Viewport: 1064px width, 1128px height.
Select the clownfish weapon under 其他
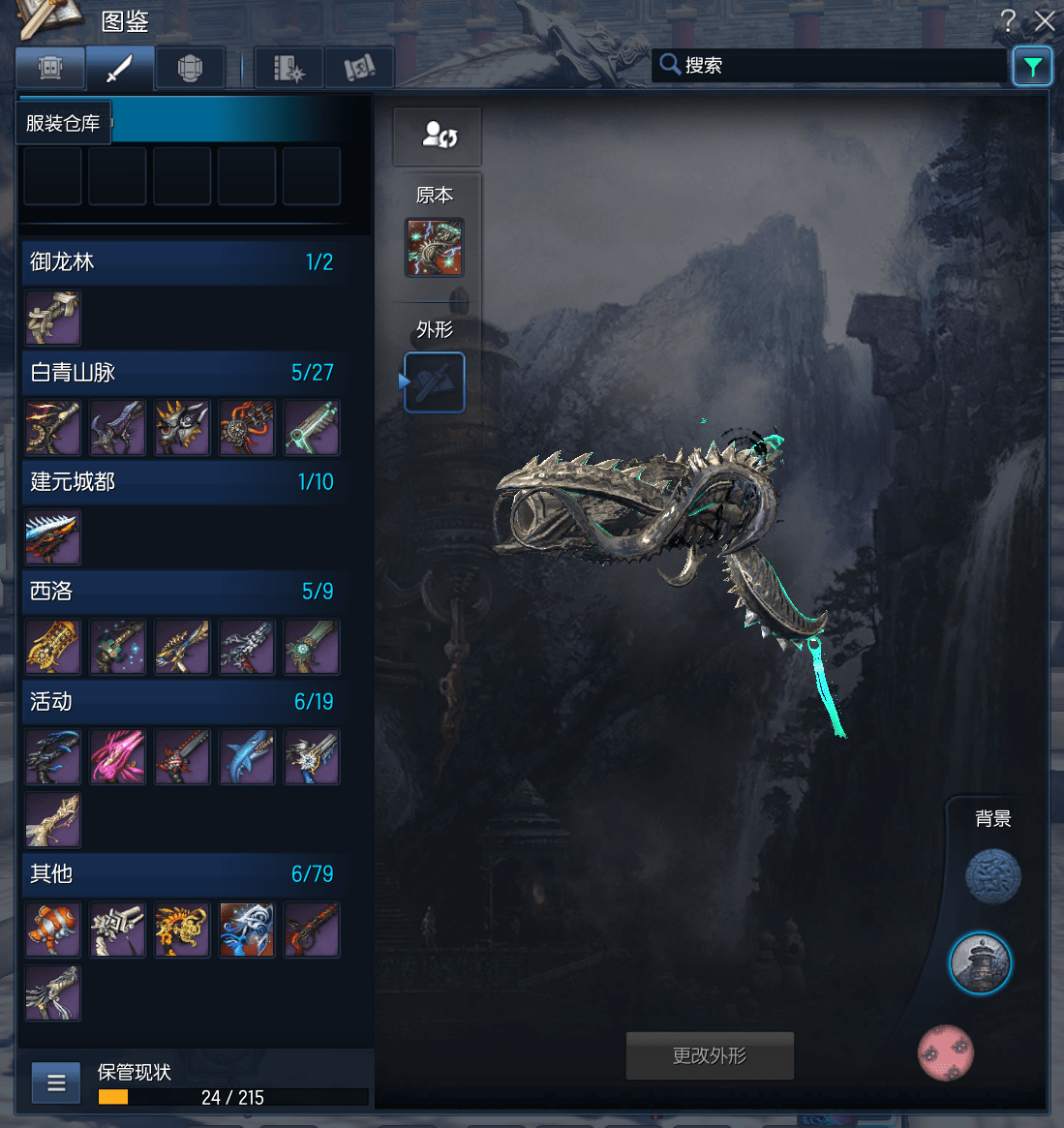pos(53,930)
